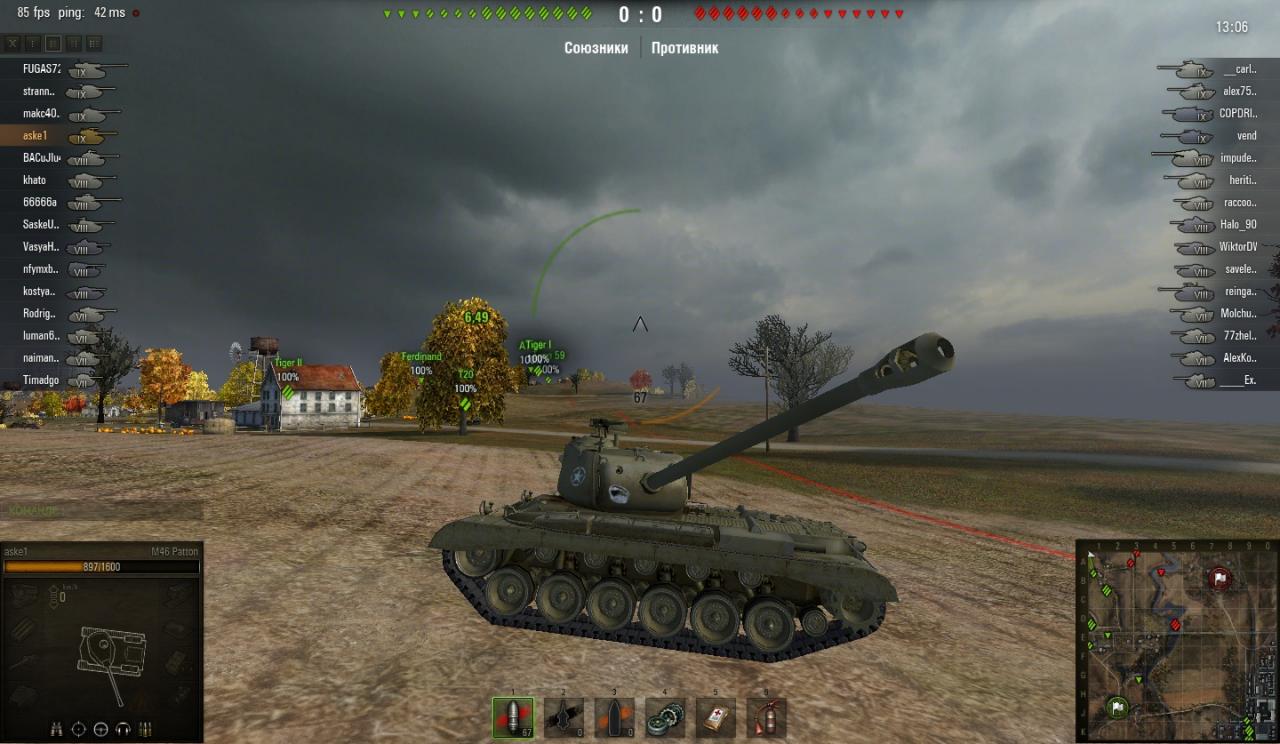
Task: Click the commander binoculars crew icon
Action: click(x=56, y=729)
